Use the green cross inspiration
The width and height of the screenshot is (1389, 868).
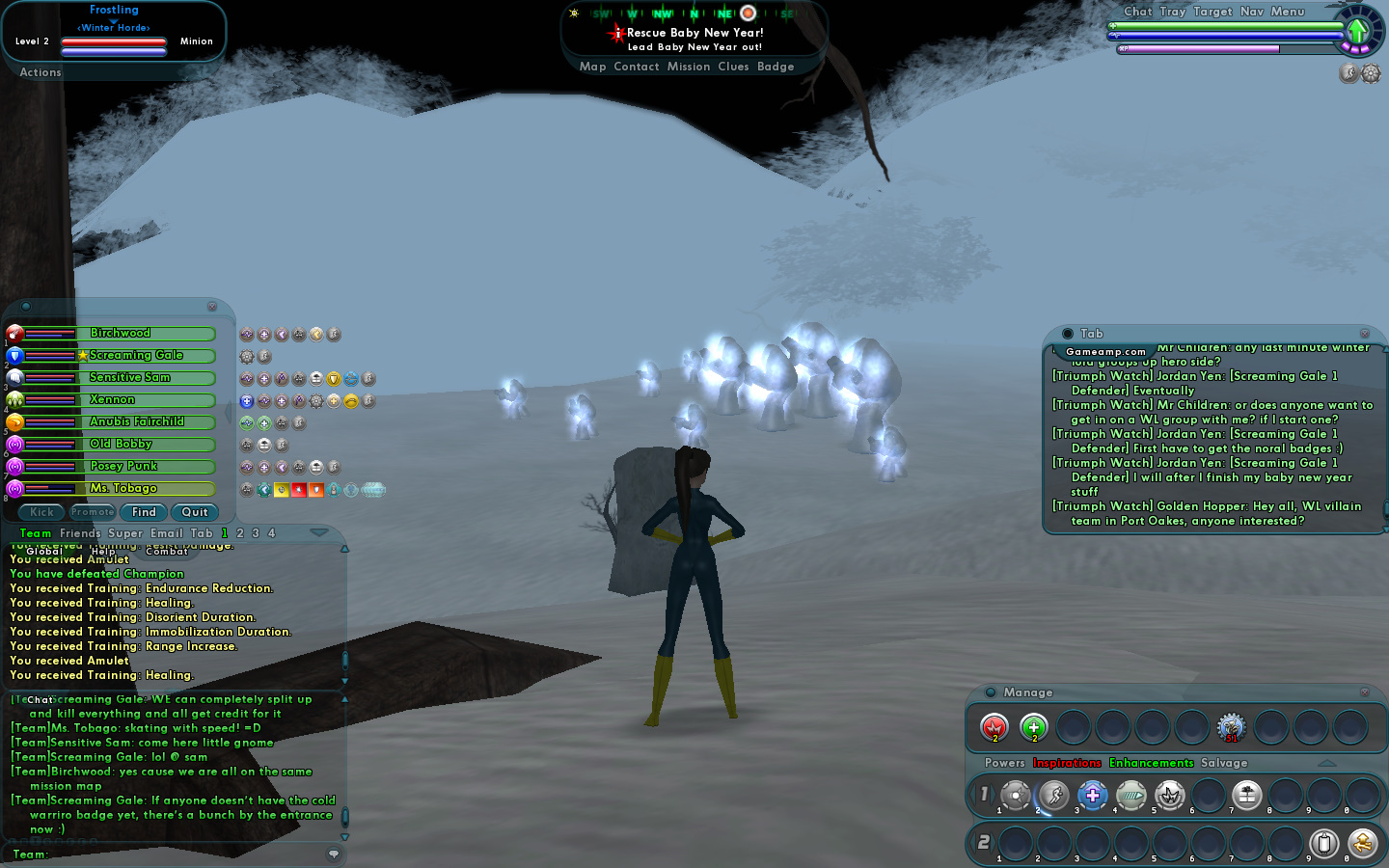(x=1033, y=727)
